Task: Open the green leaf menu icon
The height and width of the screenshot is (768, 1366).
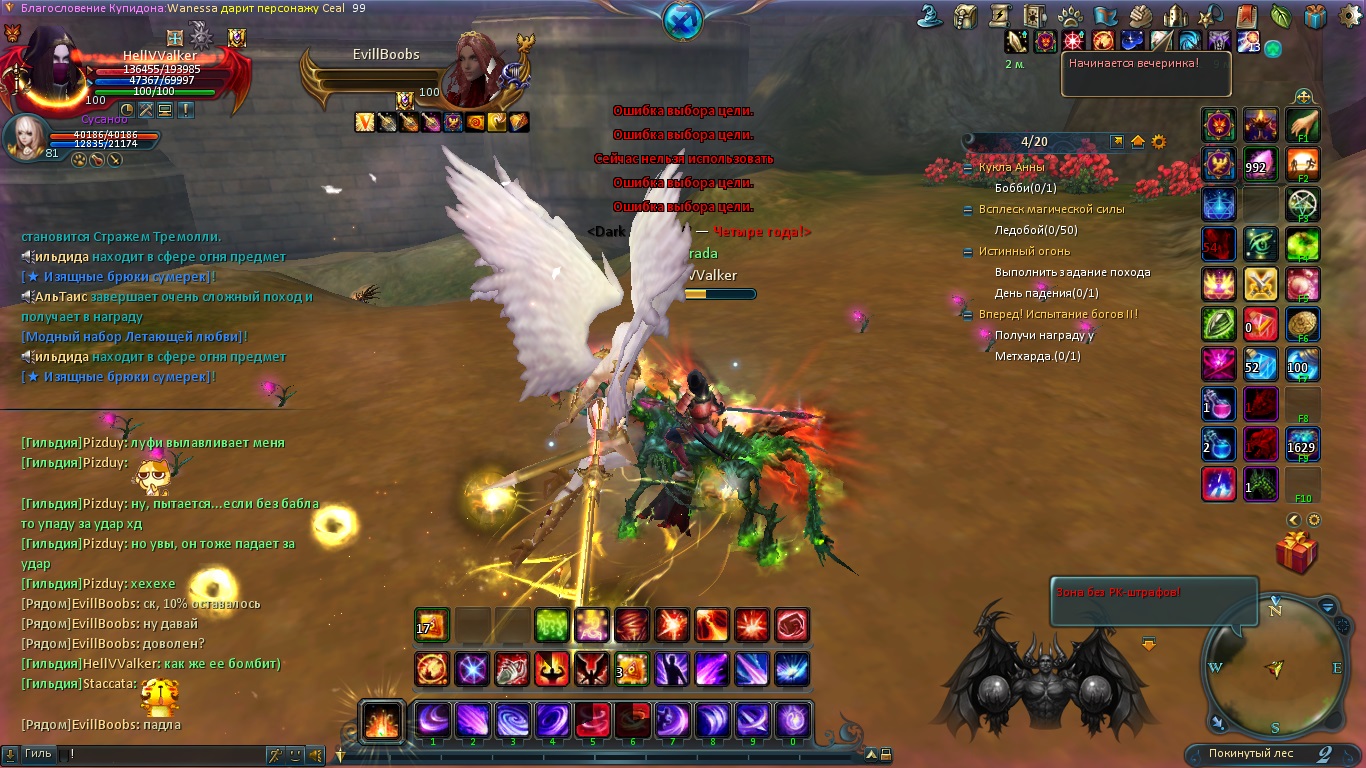Action: pos(1280,16)
